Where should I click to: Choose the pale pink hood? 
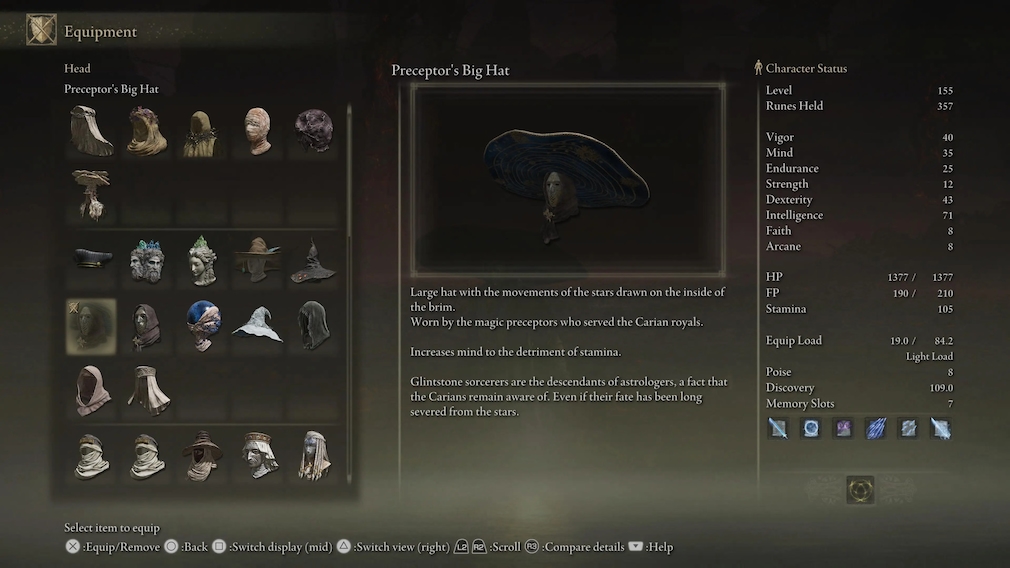(91, 390)
